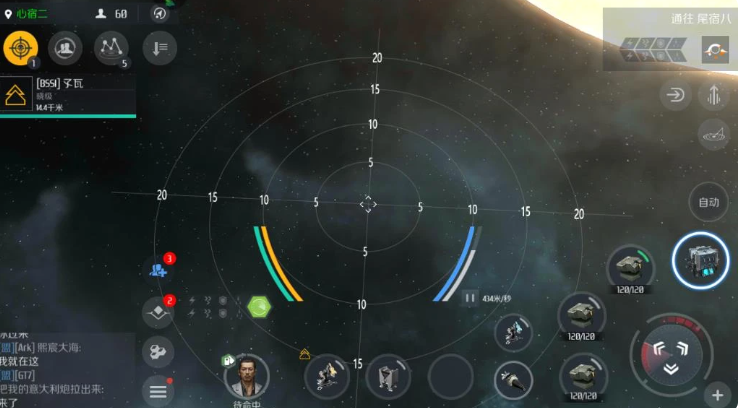Screen dimensions: 738x408
Task: Activate the green hexagon status icon
Action: 259,305
